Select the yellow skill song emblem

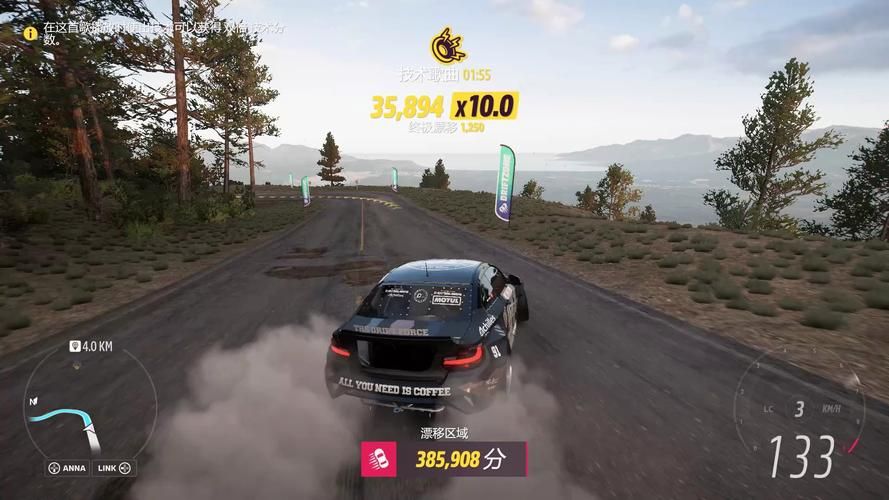pos(446,46)
